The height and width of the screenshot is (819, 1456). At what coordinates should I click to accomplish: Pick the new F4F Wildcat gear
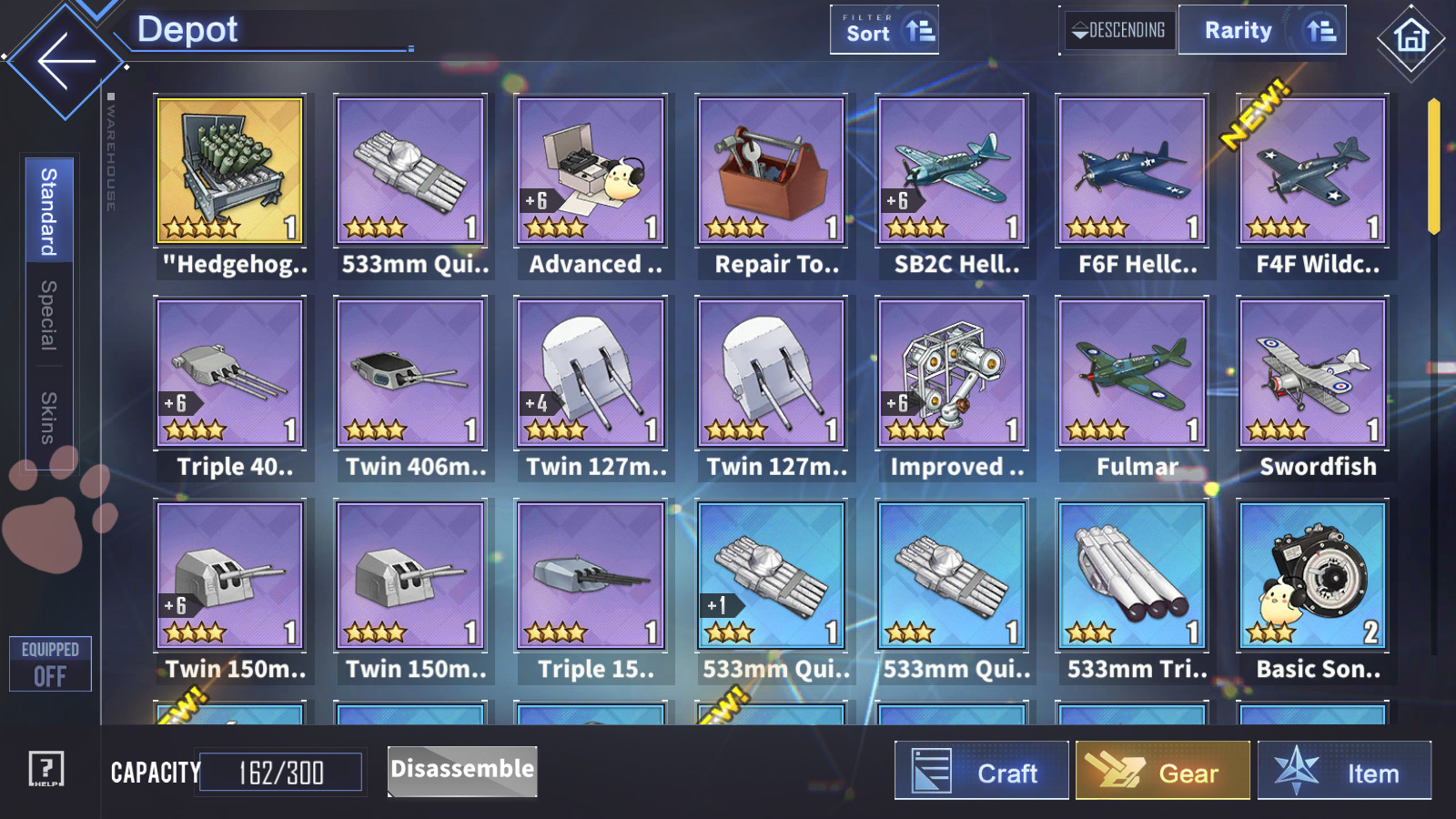coord(1312,171)
